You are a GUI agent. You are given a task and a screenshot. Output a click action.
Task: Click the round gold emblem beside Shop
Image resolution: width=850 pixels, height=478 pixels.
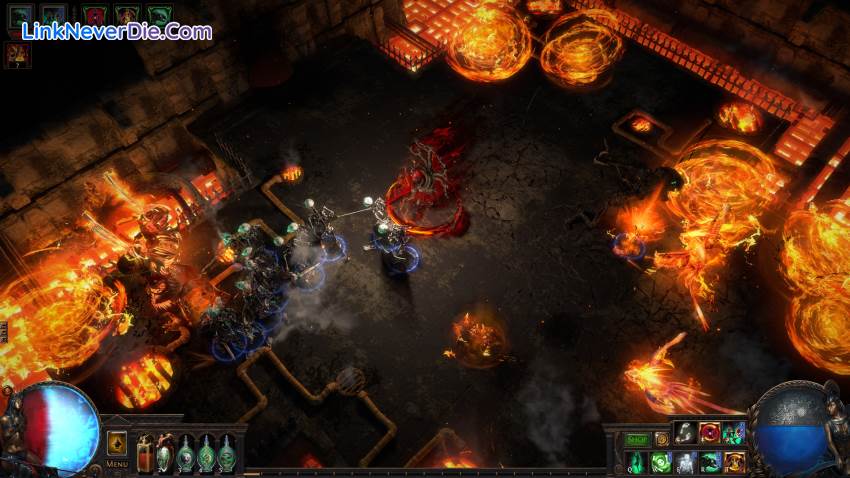661,438
